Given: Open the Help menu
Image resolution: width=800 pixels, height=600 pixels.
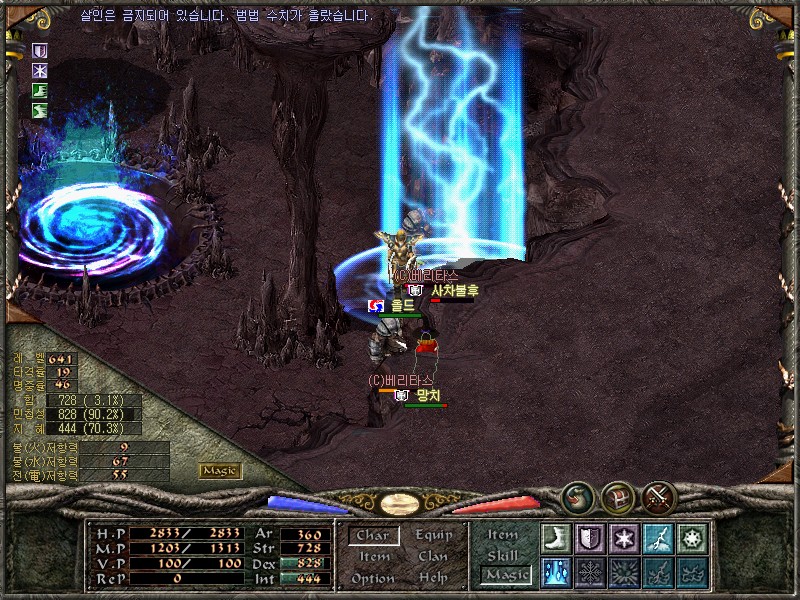Looking at the screenshot, I should (x=433, y=578).
